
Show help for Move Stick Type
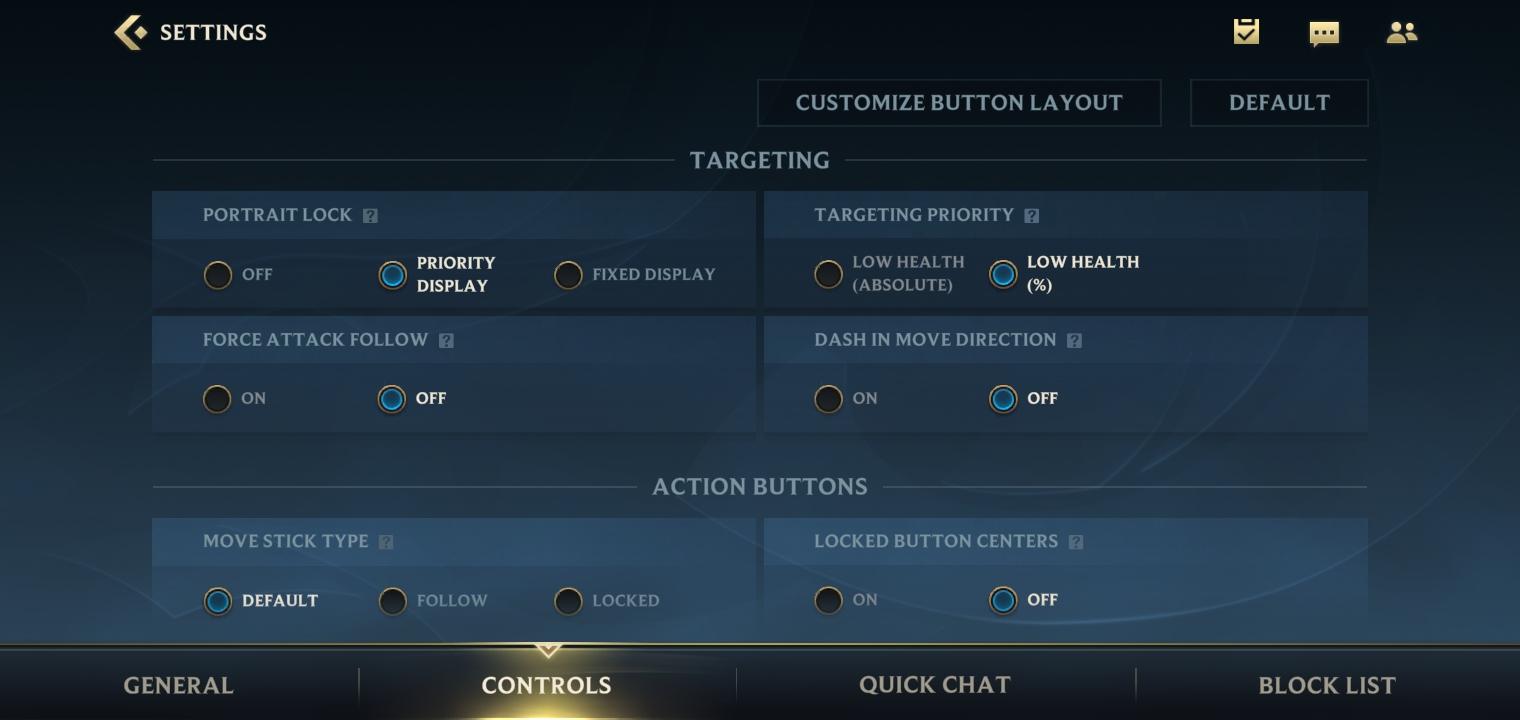pyautogui.click(x=386, y=542)
